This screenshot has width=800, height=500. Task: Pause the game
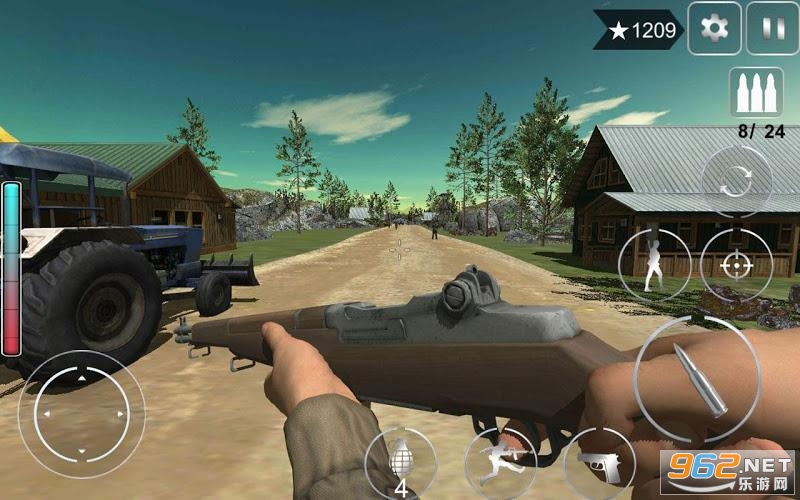coord(773,28)
